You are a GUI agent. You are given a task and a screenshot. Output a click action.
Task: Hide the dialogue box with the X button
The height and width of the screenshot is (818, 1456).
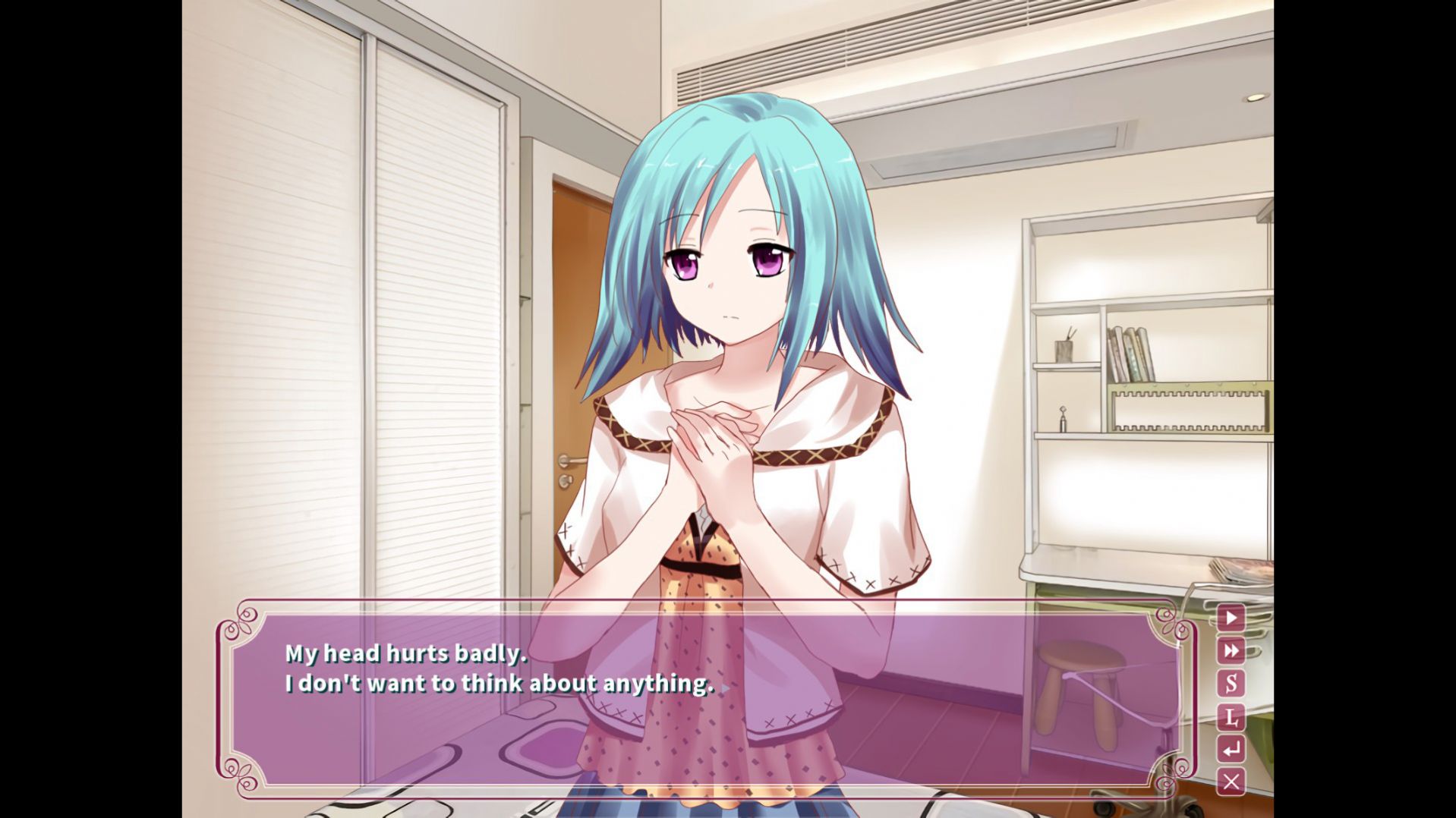pos(1231,782)
